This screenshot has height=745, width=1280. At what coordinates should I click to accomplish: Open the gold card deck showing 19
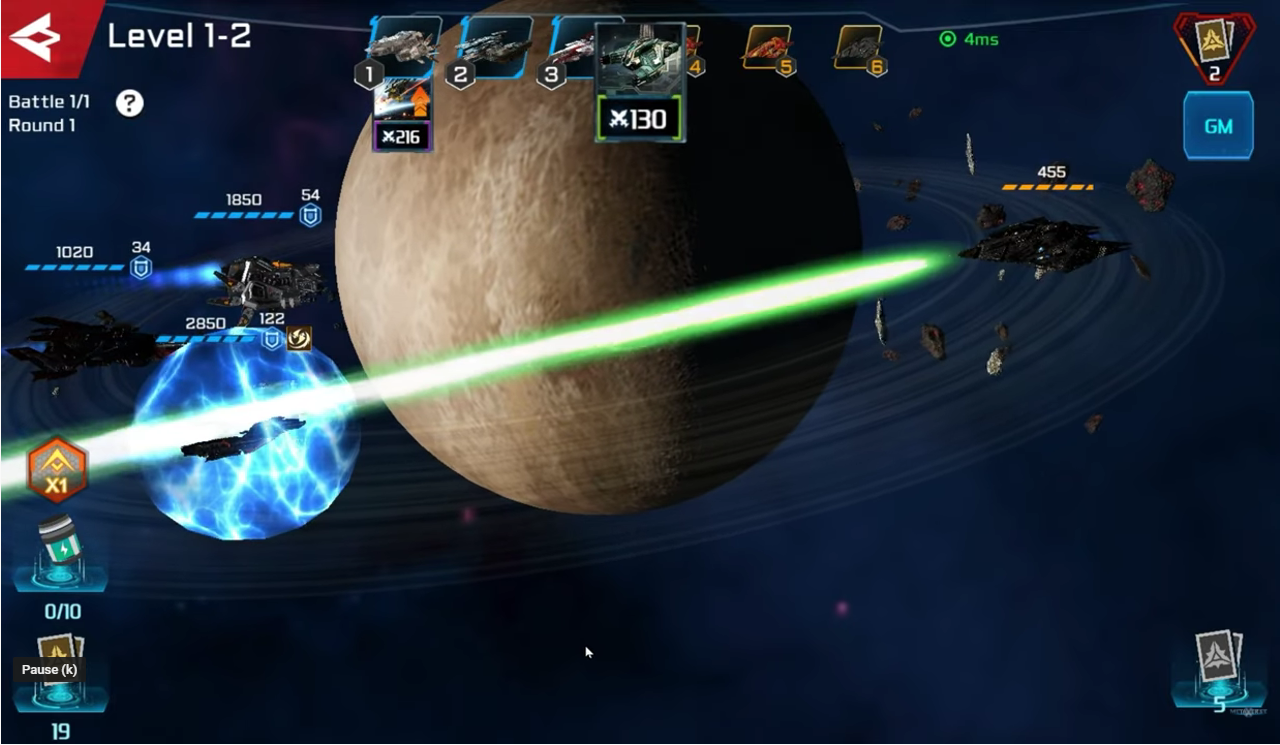pyautogui.click(x=60, y=672)
